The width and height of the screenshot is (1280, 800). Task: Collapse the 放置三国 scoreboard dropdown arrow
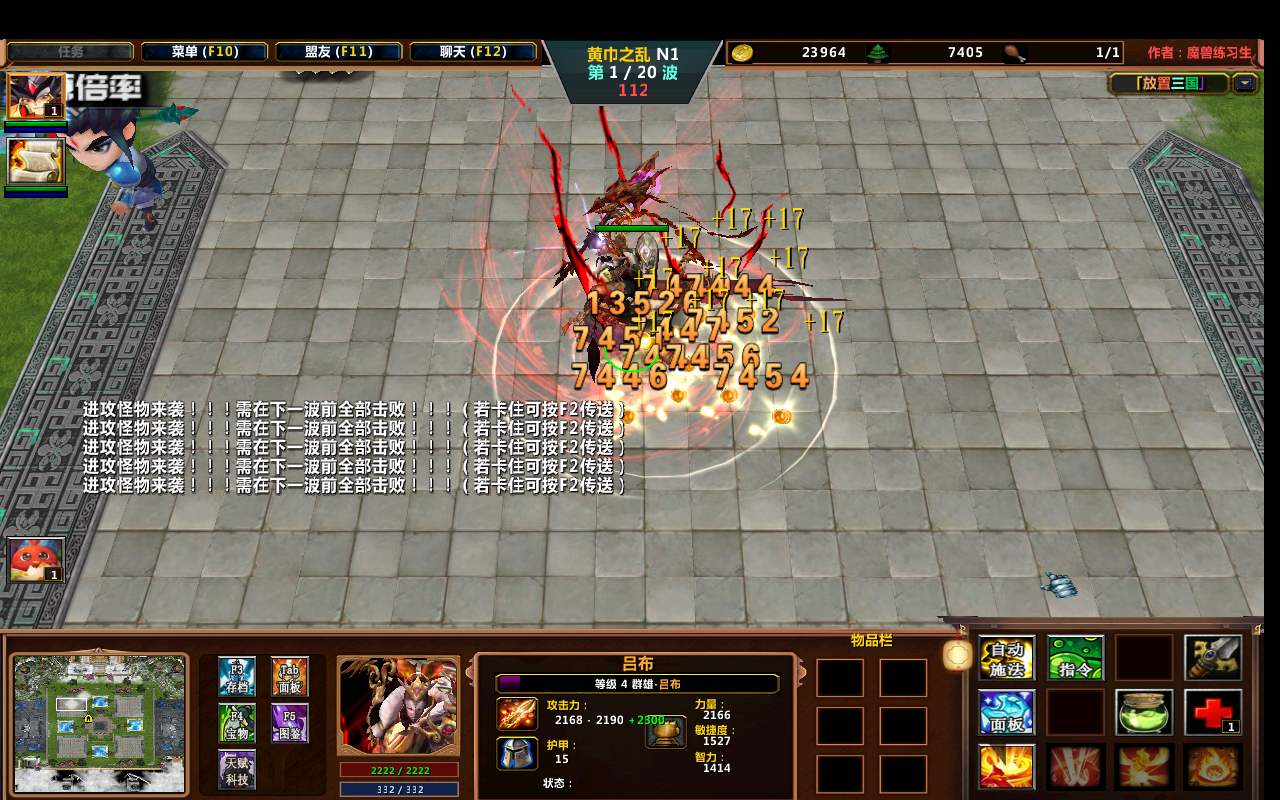tap(1245, 83)
